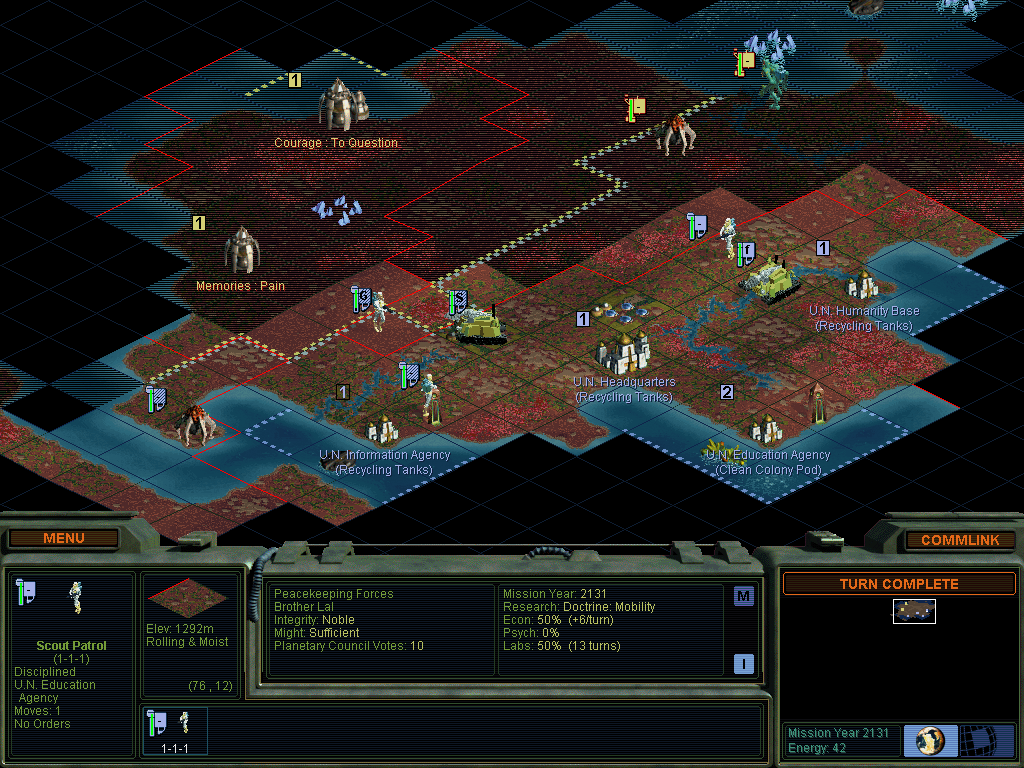Click the world minimap thumbnail
Image resolution: width=1024 pixels, height=768 pixels.
pos(914,611)
